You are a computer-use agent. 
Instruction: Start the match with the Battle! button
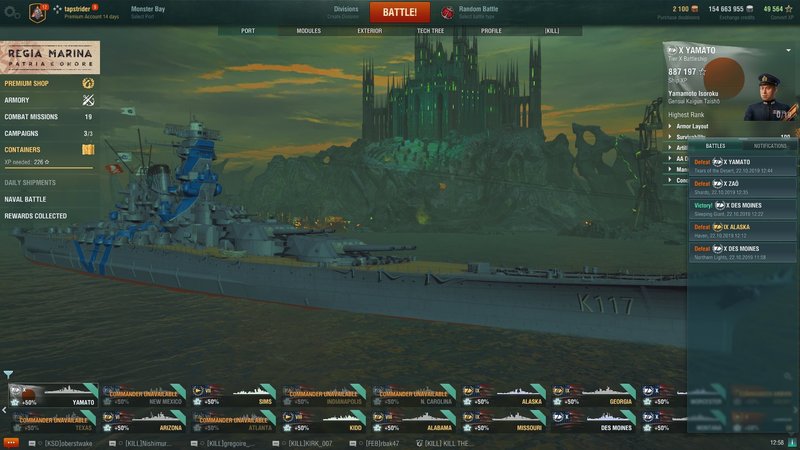[400, 12]
